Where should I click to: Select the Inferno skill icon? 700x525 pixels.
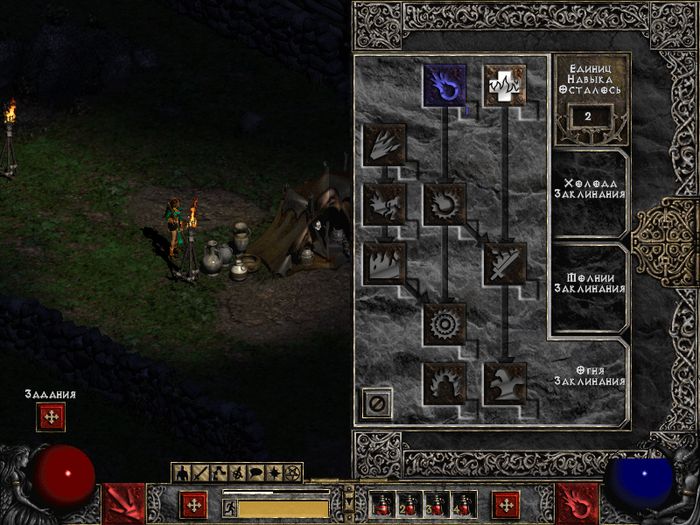tap(385, 145)
